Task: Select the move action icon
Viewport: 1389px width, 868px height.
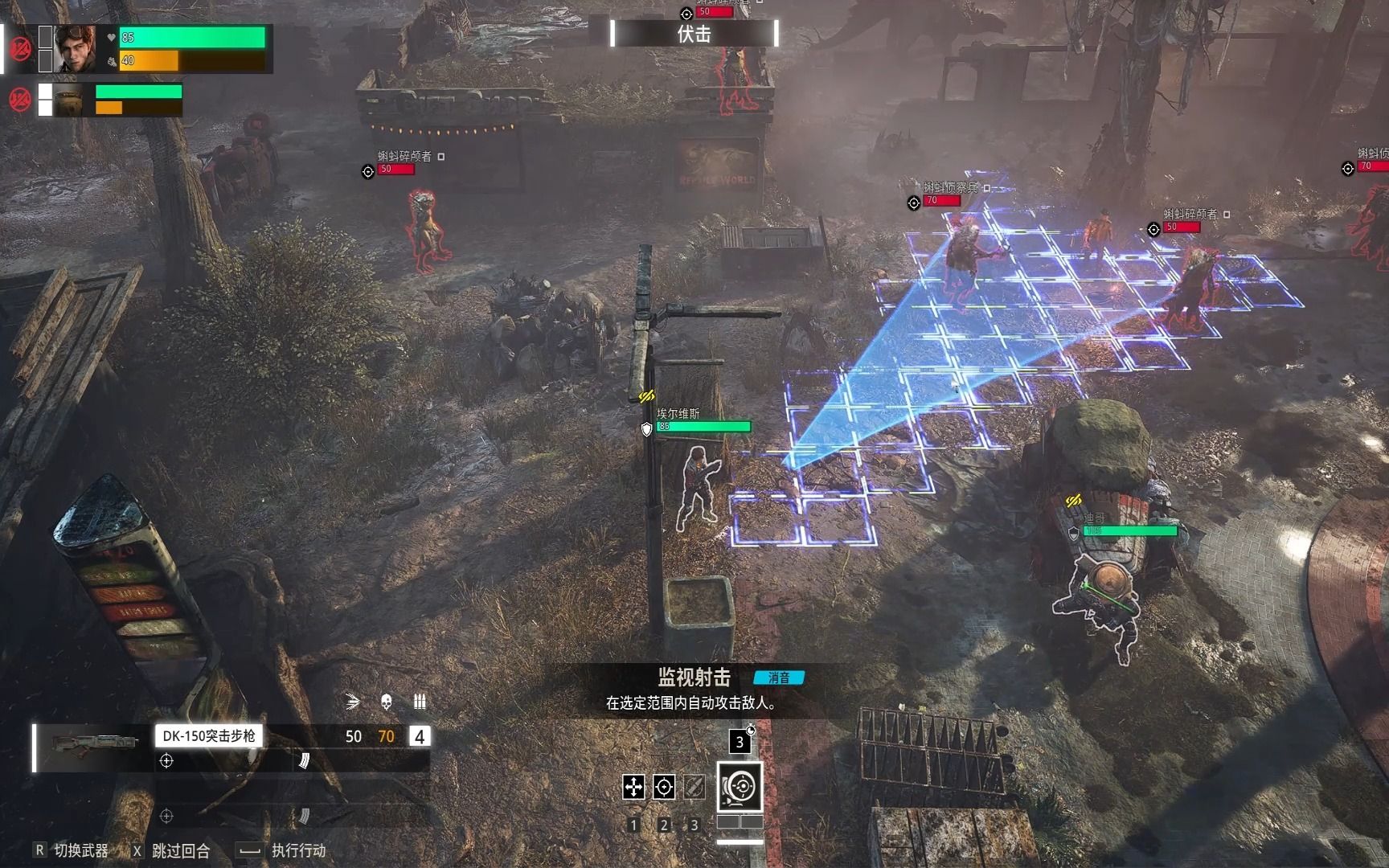Action: coord(633,787)
